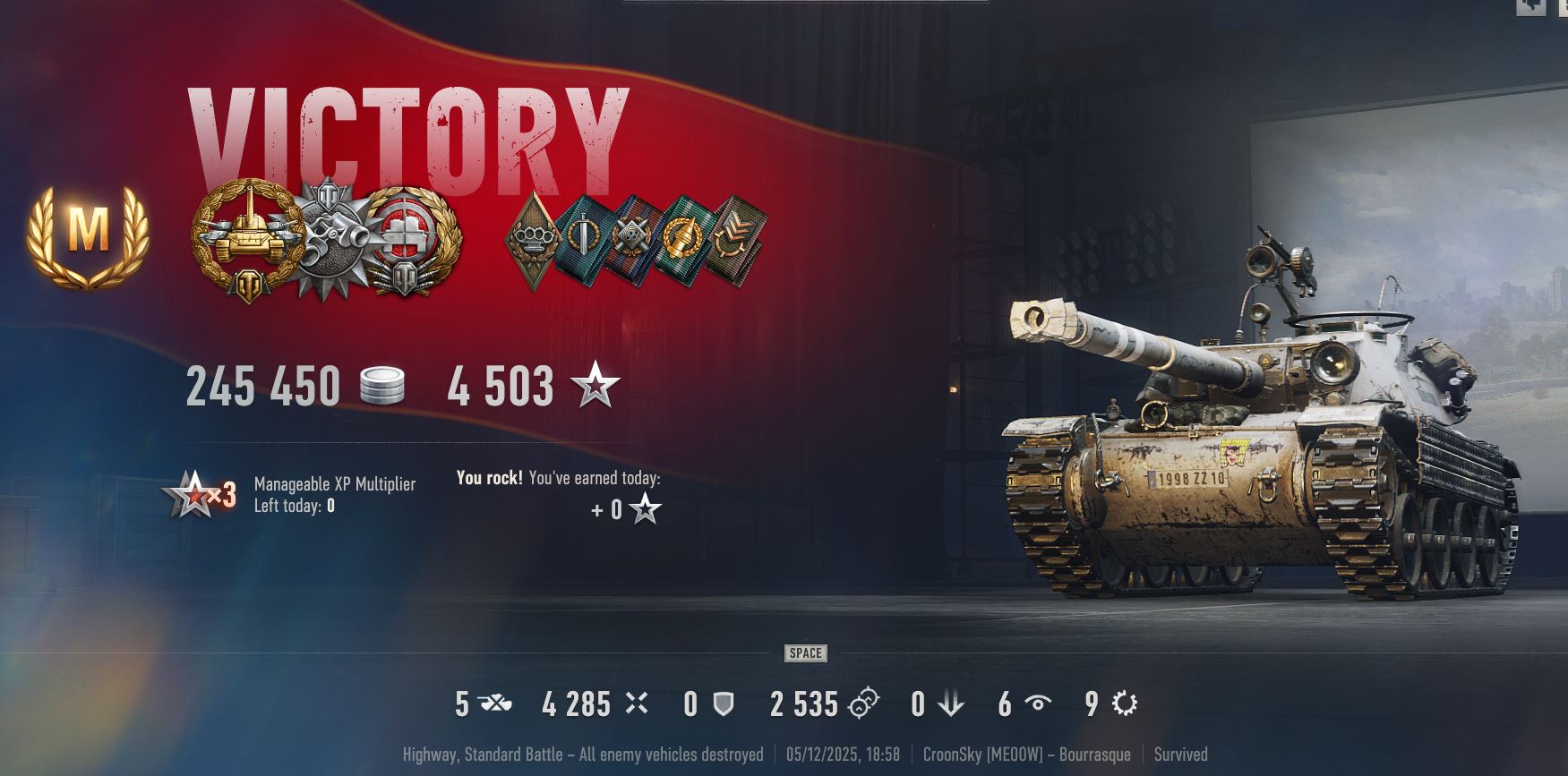Open the Mastery Badge 'M' award
The image size is (1568, 776).
pyautogui.click(x=88, y=235)
